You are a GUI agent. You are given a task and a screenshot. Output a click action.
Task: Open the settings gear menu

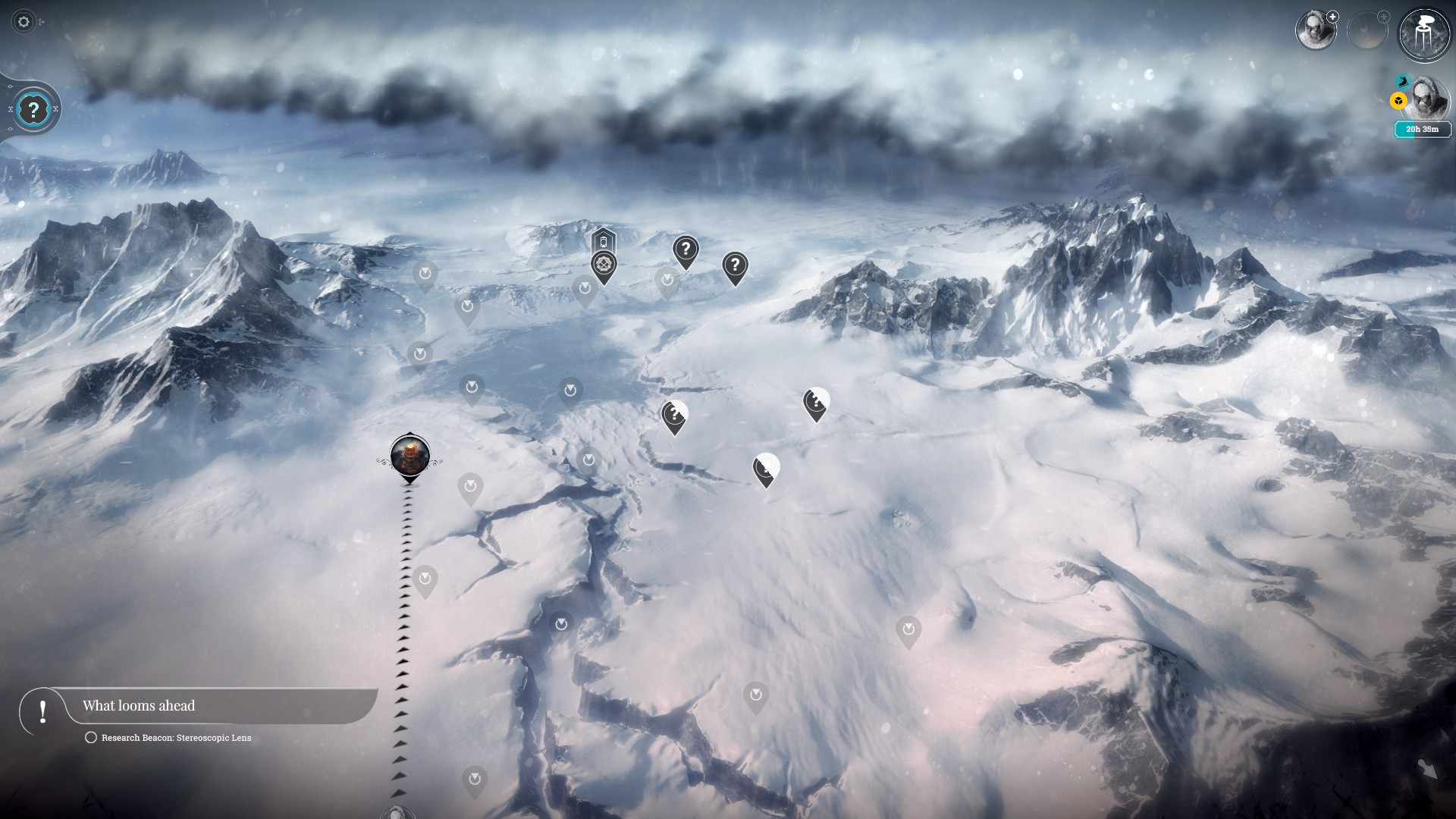[x=24, y=22]
